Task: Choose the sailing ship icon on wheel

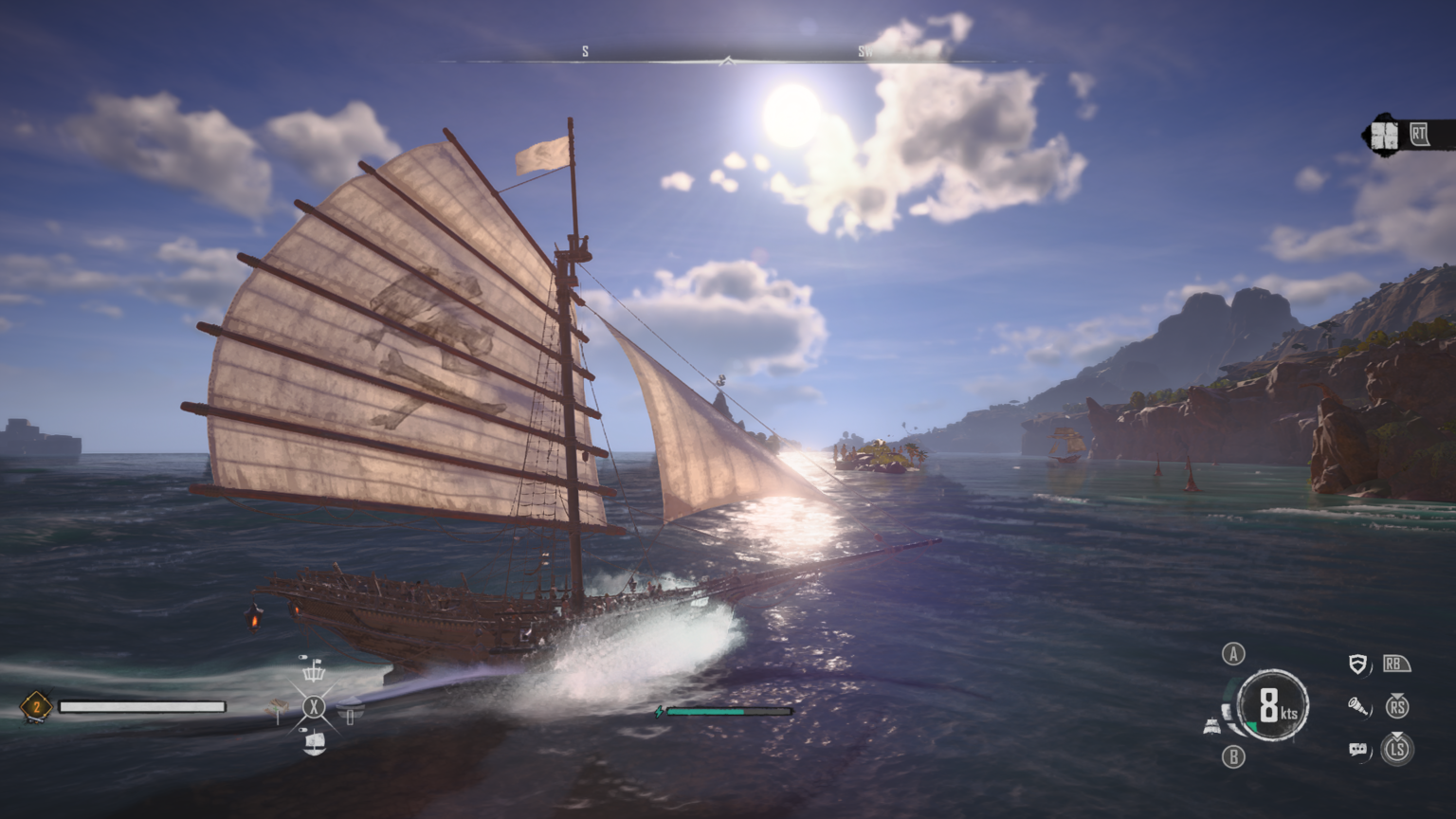Action: point(314,742)
